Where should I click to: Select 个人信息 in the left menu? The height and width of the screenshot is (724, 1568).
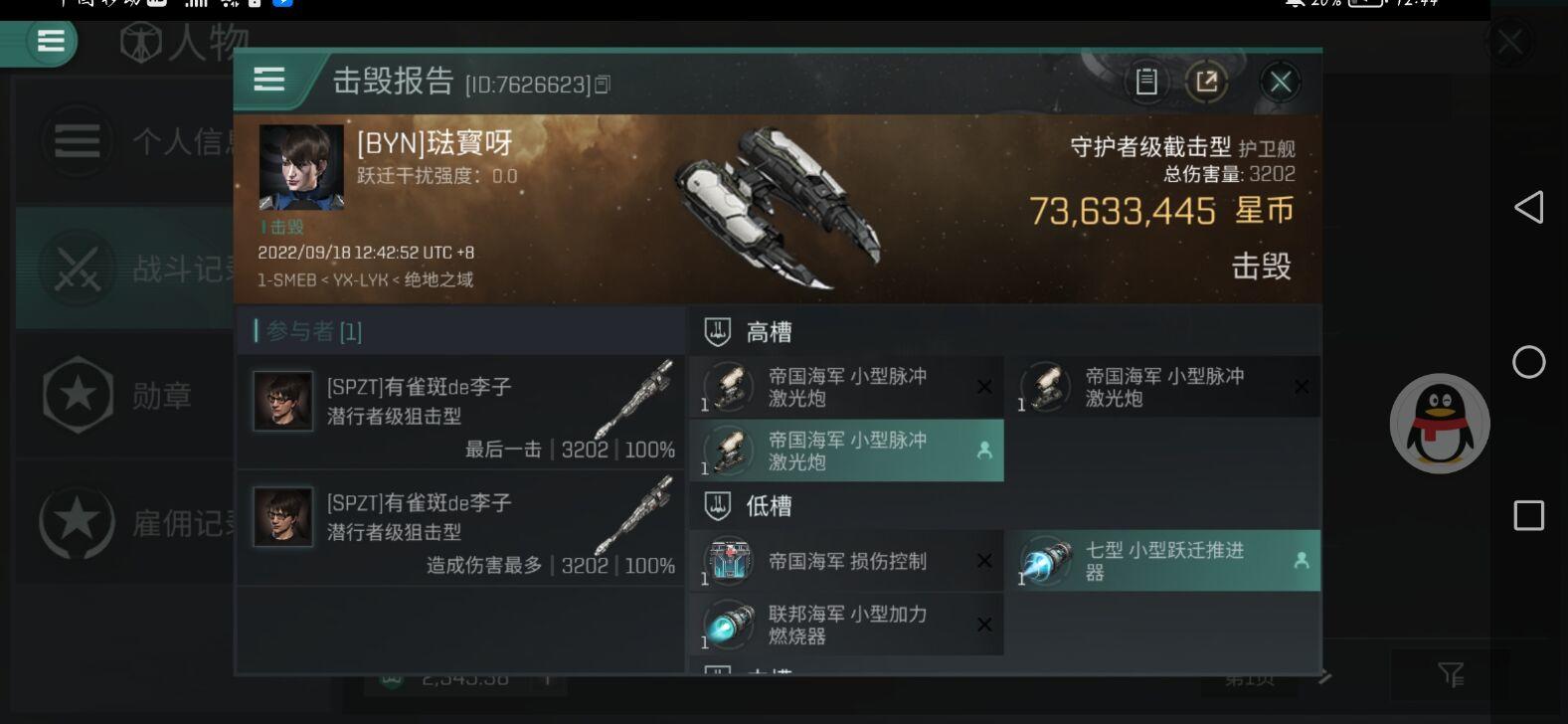[78, 140]
